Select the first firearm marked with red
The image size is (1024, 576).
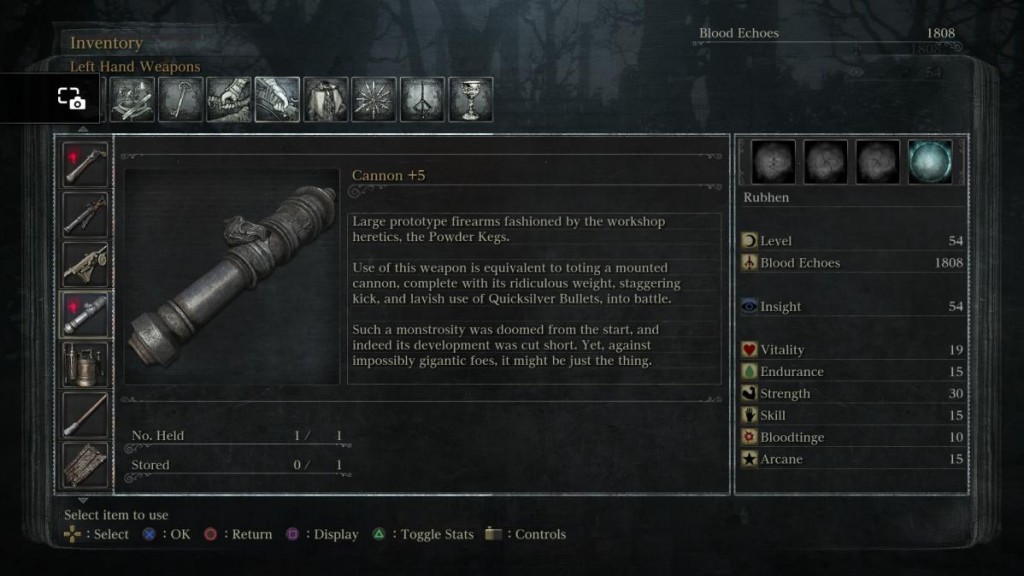click(x=86, y=165)
